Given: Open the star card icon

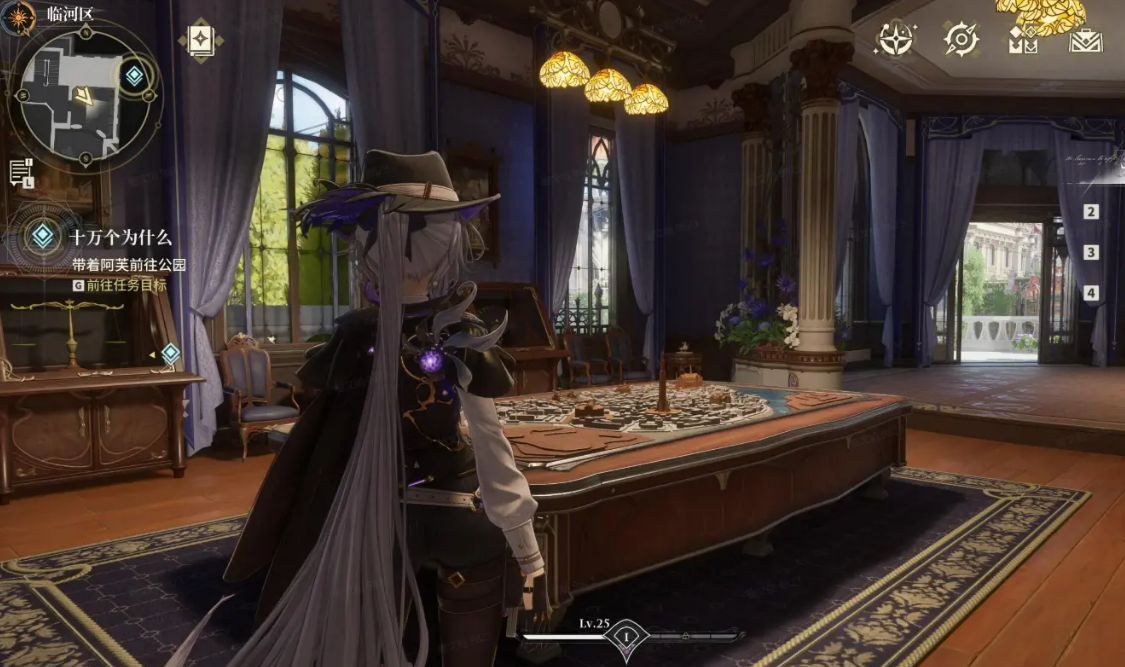Looking at the screenshot, I should (200, 40).
